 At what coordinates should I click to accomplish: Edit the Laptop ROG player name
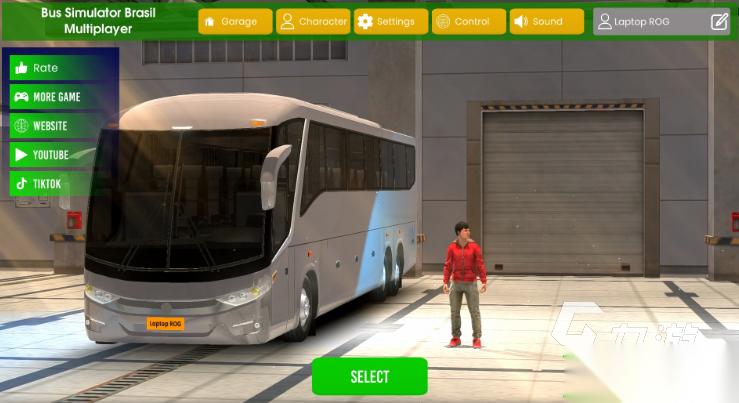719,21
